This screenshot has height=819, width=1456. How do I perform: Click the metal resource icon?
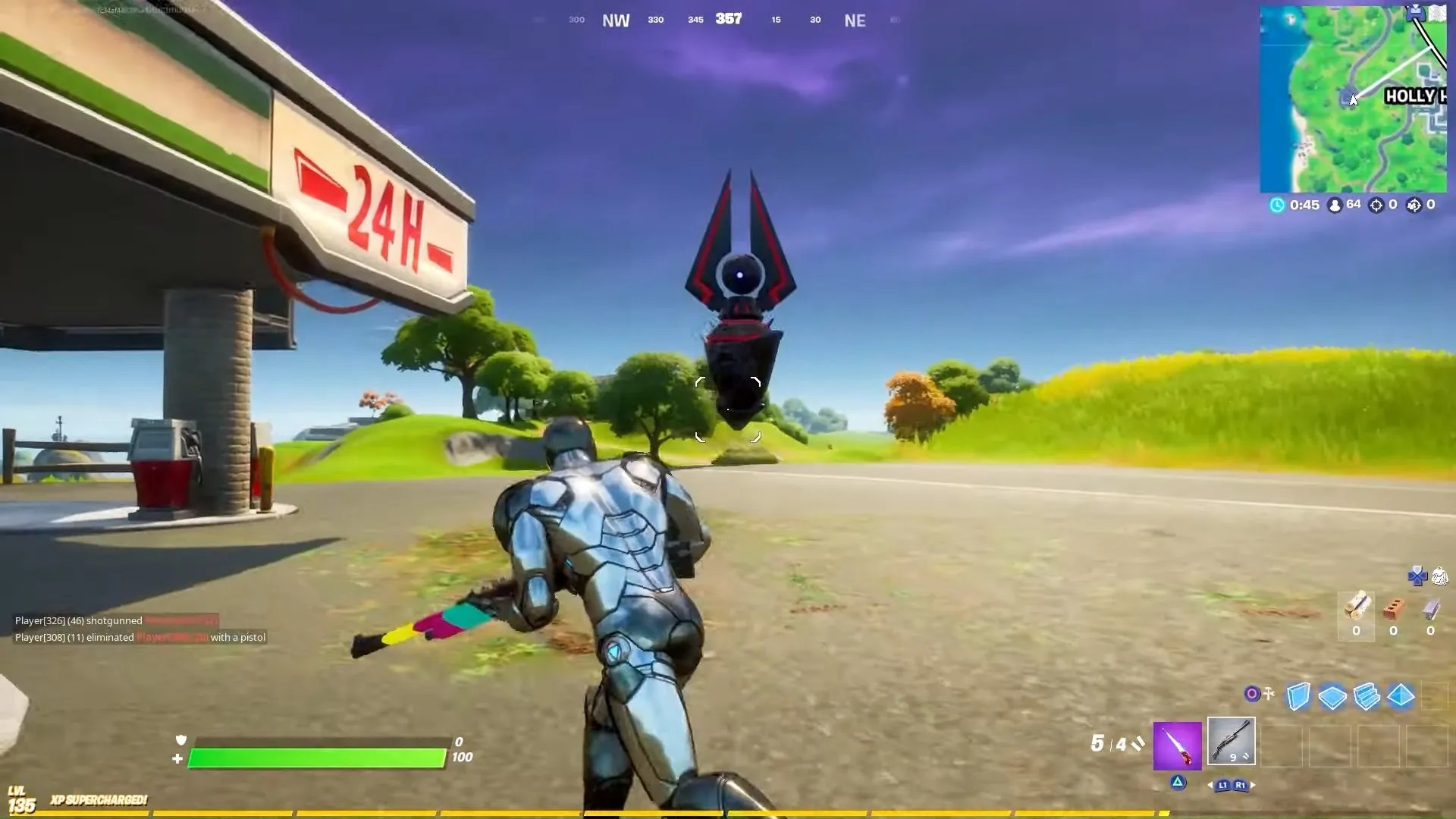point(1430,610)
